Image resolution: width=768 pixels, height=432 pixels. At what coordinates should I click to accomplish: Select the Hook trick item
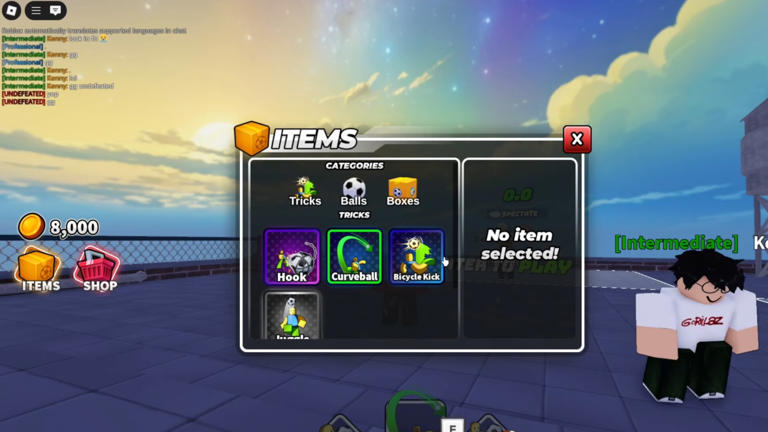[x=292, y=256]
